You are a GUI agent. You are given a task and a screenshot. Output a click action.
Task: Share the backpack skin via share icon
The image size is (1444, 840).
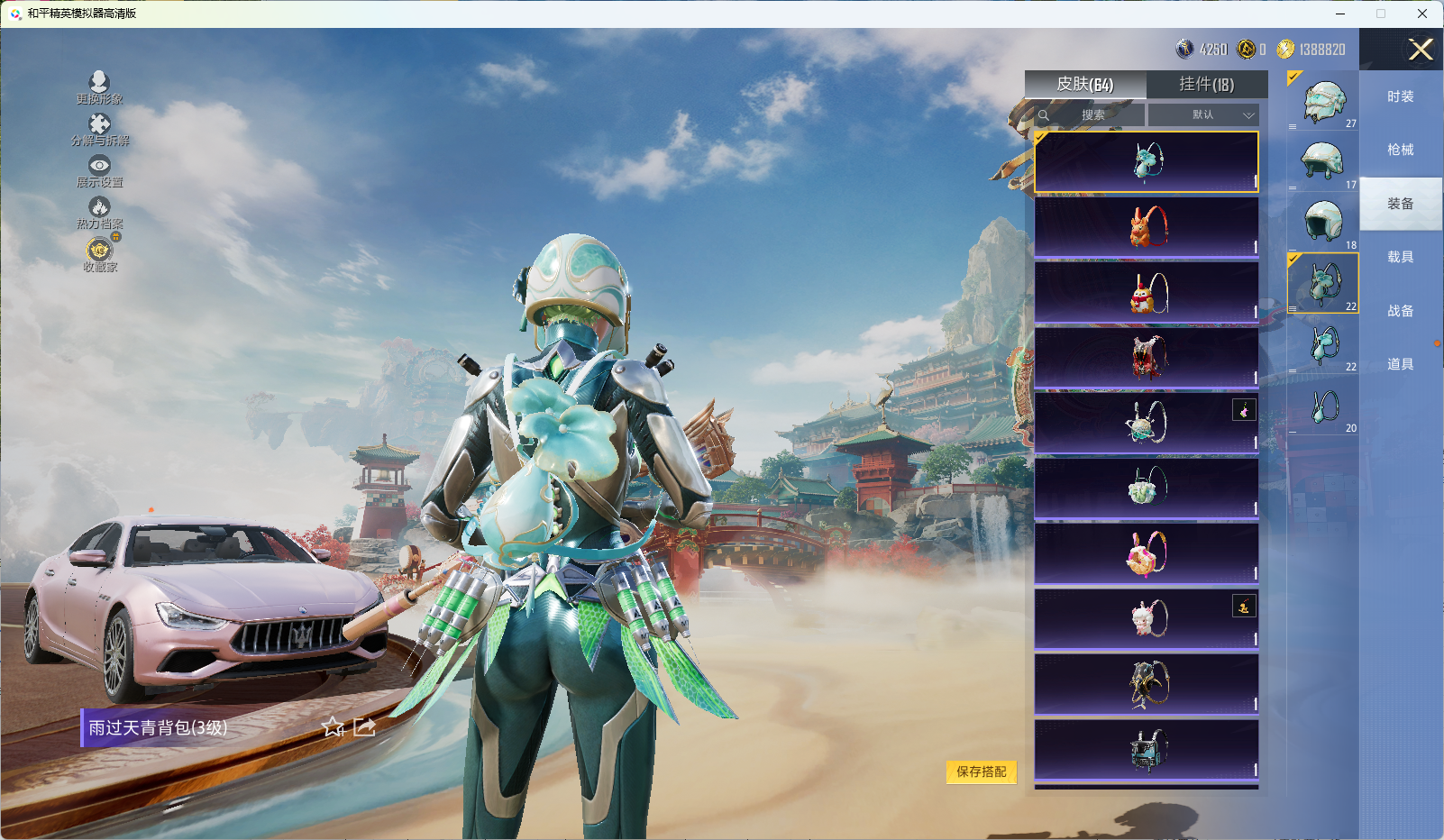tap(364, 727)
